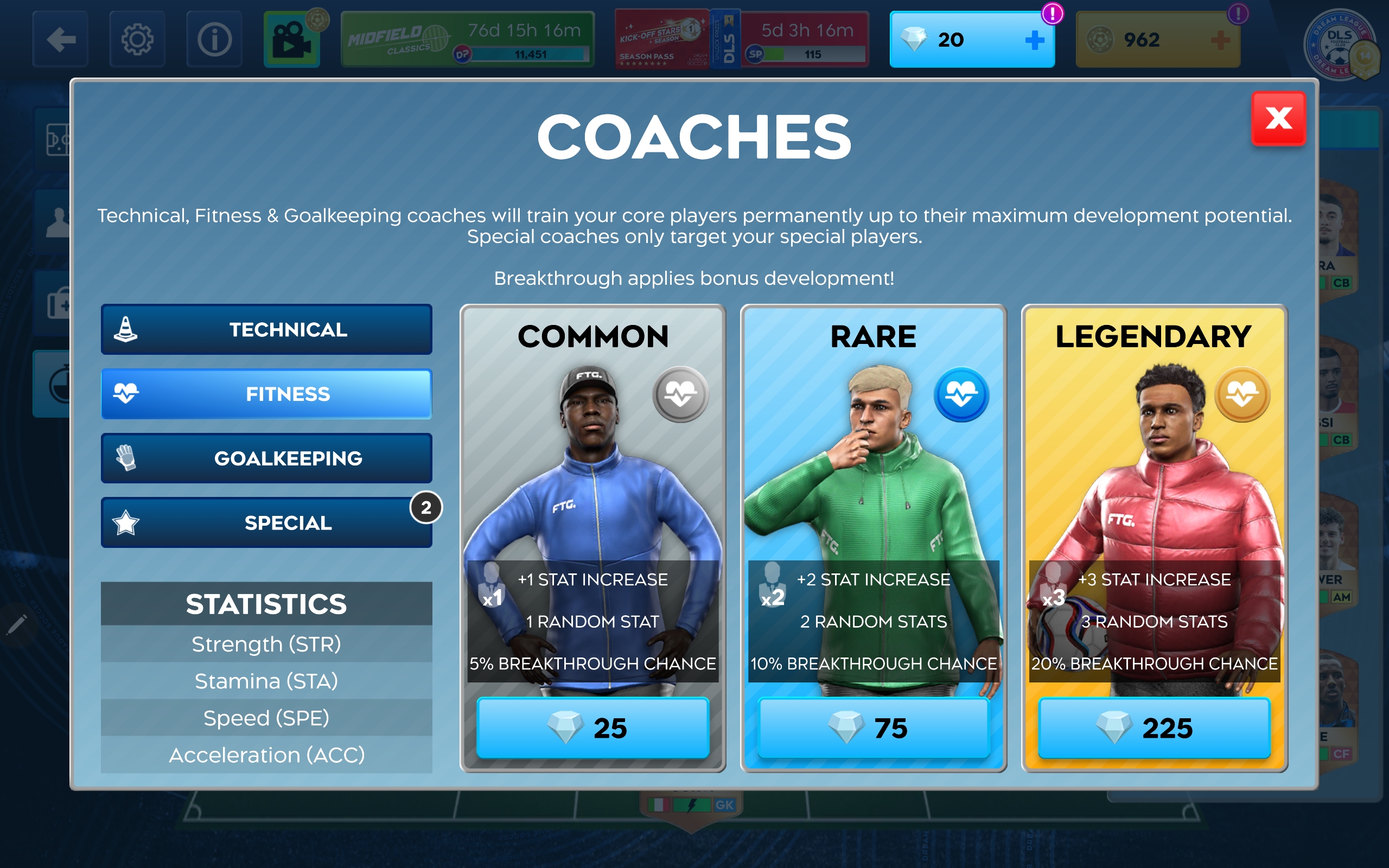Image resolution: width=1389 pixels, height=868 pixels.
Task: Show the Special coaches tab
Action: pyautogui.click(x=266, y=522)
